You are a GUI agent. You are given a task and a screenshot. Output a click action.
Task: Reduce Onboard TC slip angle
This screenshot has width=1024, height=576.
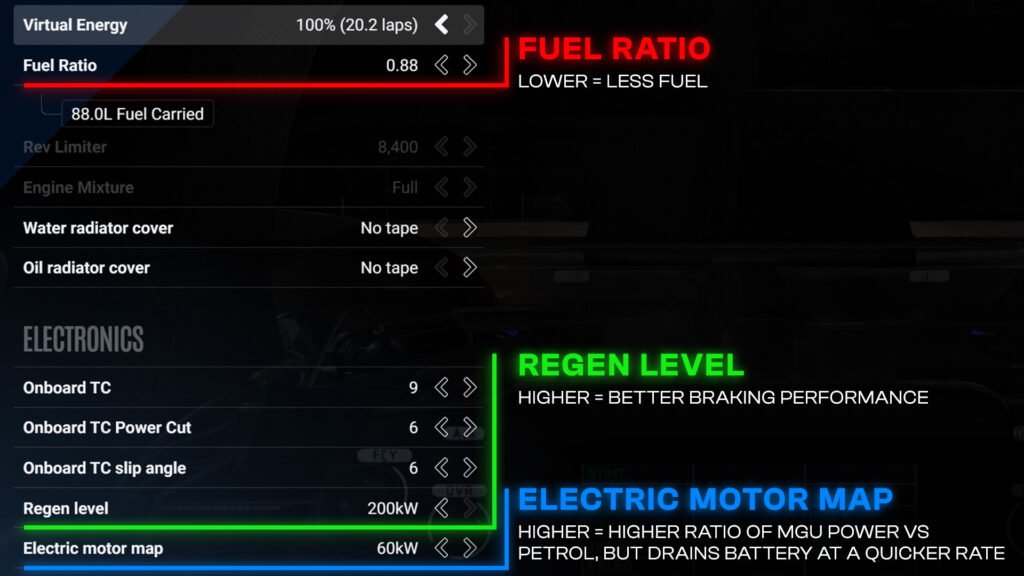click(x=441, y=468)
